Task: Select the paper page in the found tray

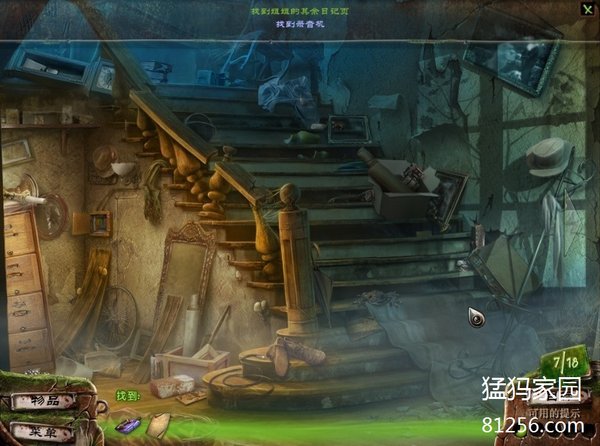Action: pos(158,427)
